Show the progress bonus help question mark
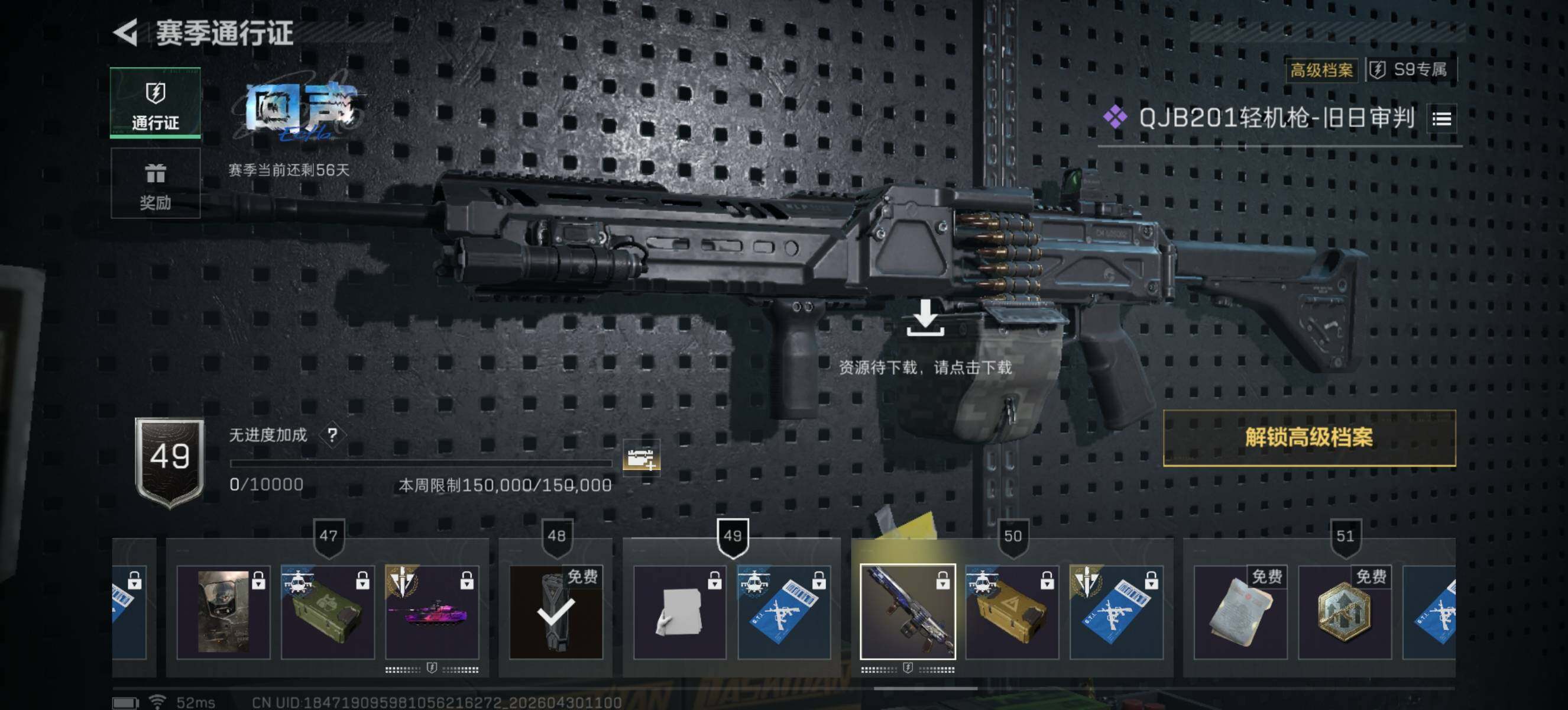The width and height of the screenshot is (1568, 710). coord(332,435)
